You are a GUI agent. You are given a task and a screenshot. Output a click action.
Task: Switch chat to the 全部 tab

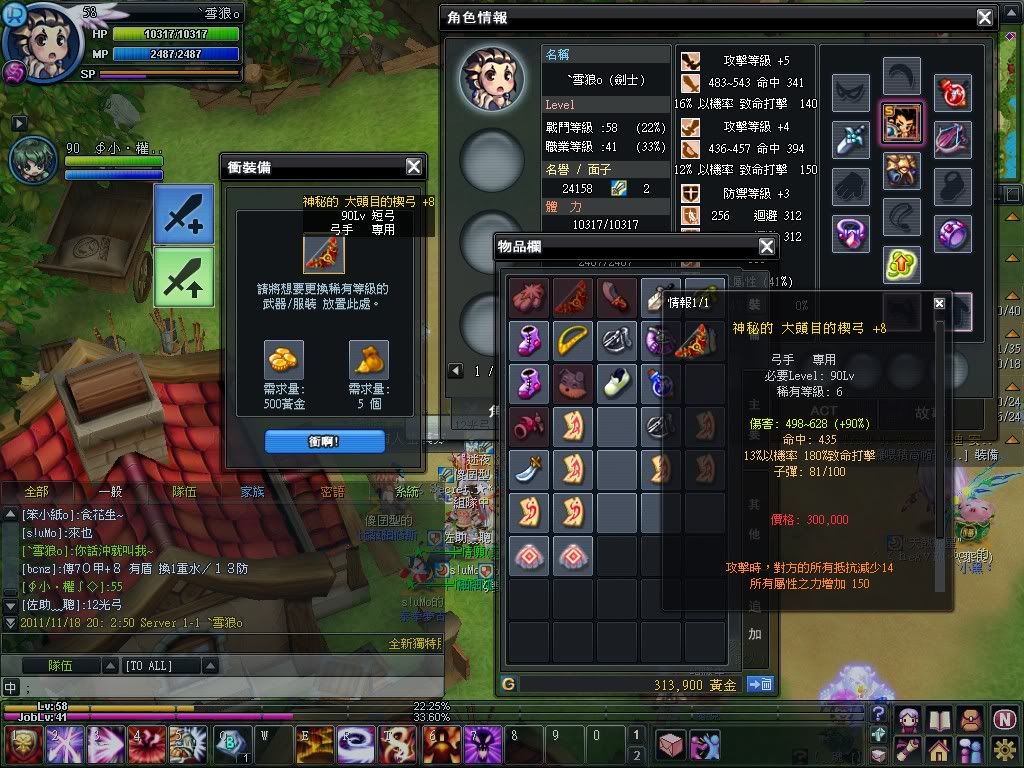coord(36,492)
